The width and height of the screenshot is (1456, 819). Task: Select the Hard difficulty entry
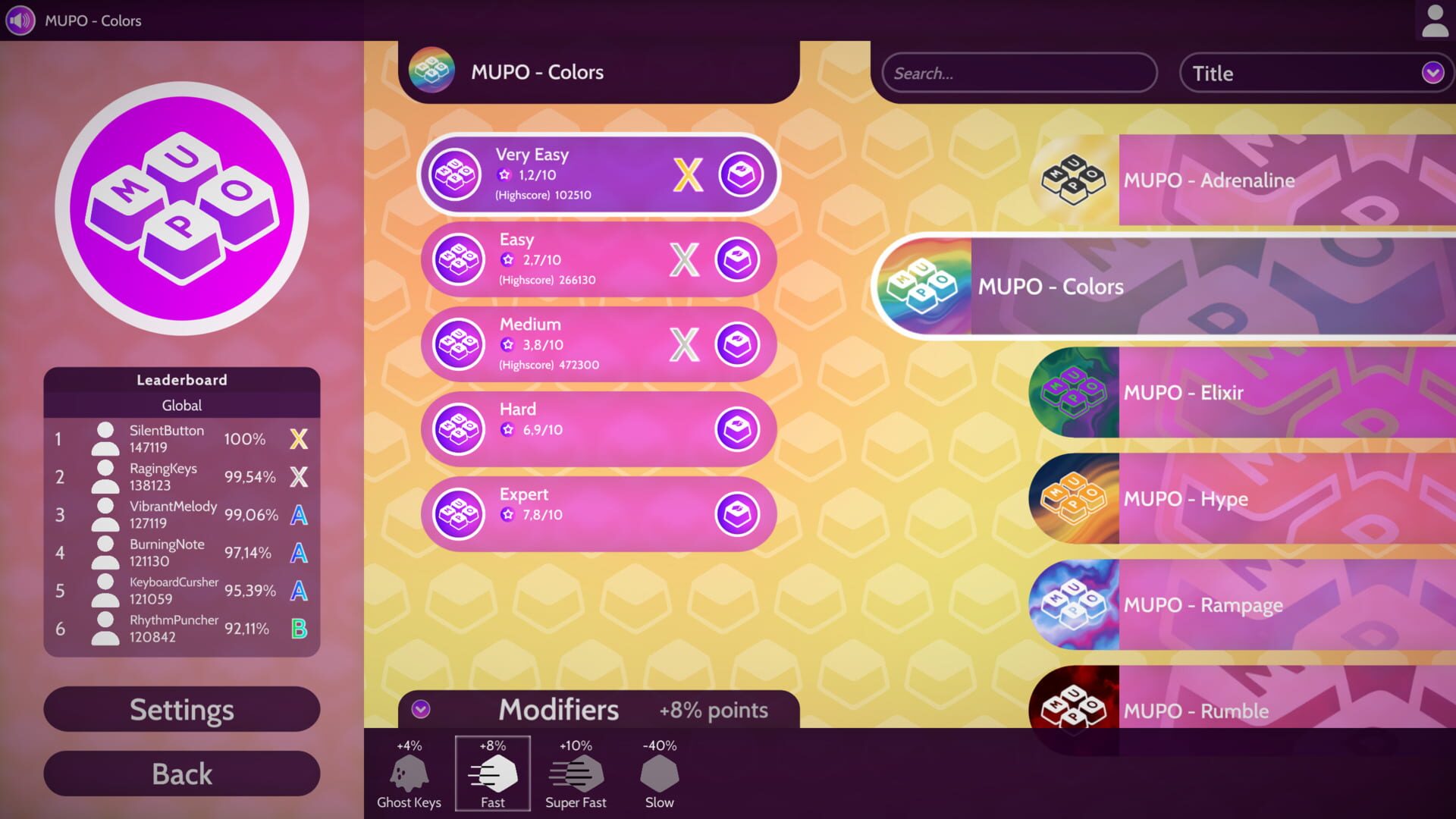coord(598,428)
